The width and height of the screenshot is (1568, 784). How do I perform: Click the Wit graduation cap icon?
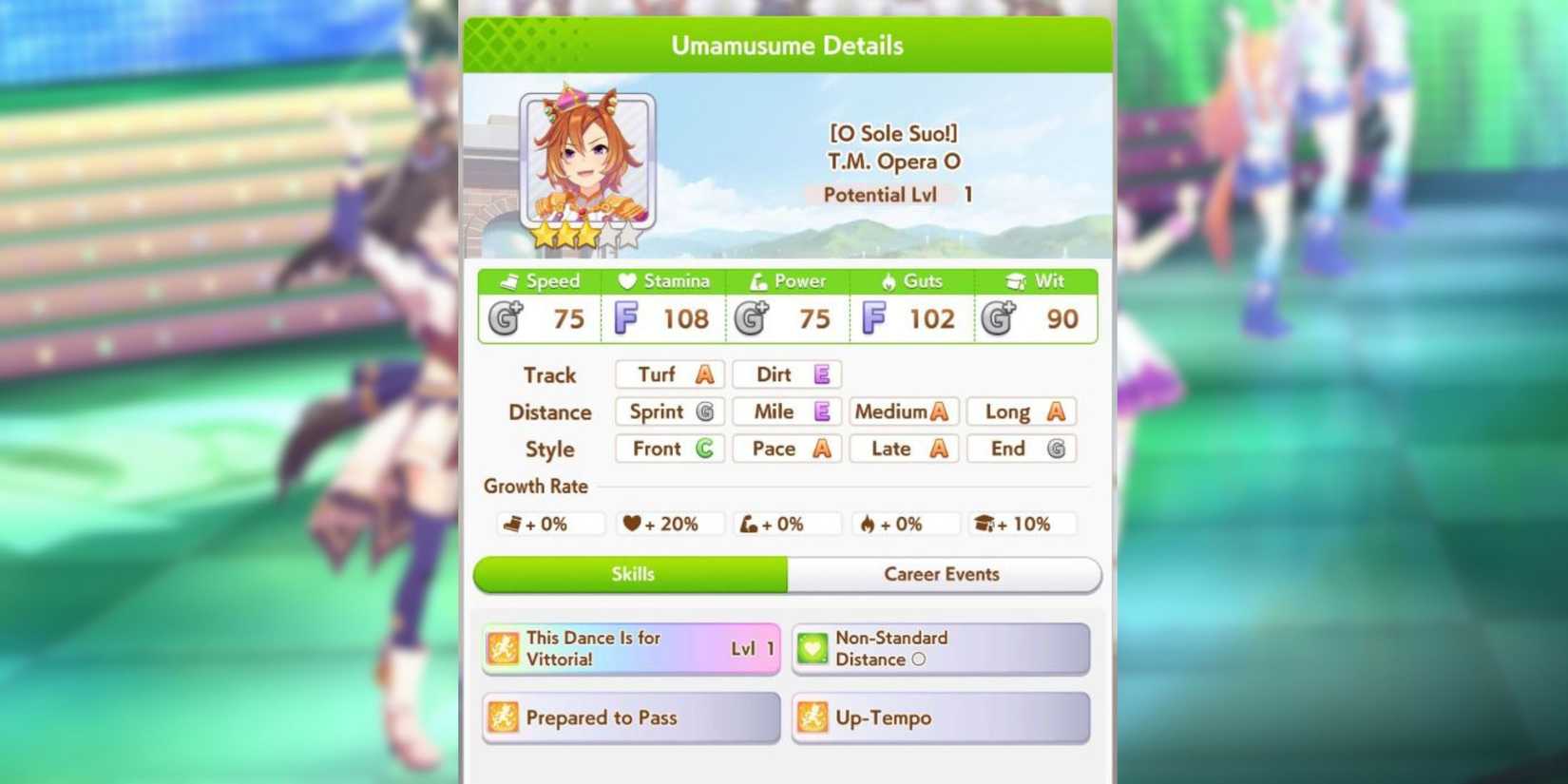[1013, 280]
